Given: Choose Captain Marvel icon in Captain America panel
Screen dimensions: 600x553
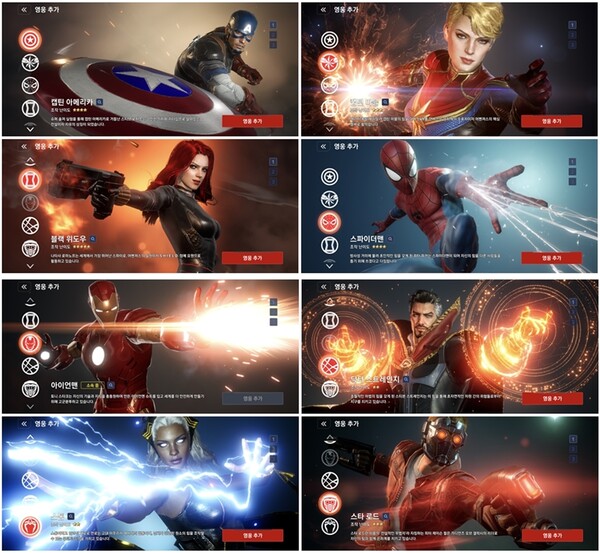Looking at the screenshot, I should pos(30,63).
